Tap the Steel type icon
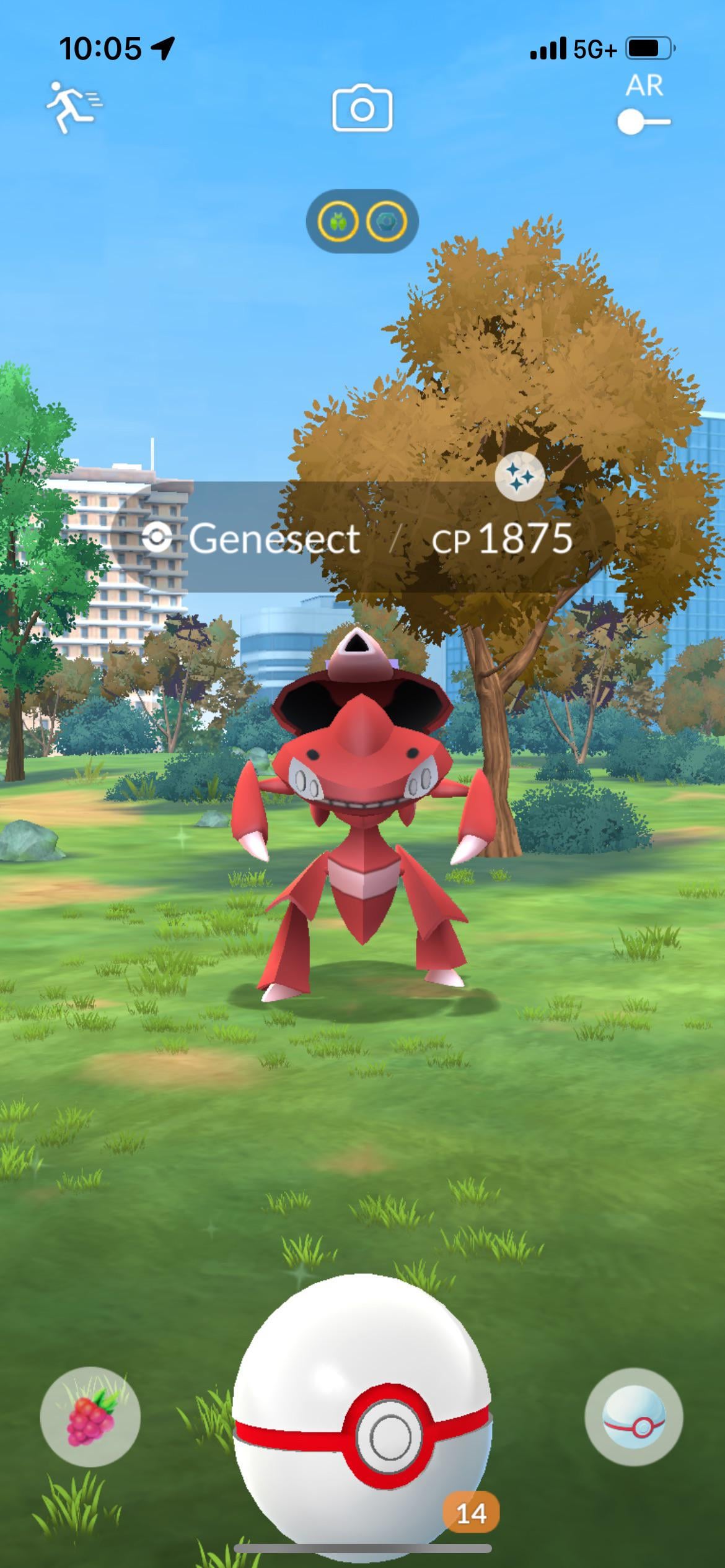Viewport: 725px width, 1568px height. (x=387, y=221)
